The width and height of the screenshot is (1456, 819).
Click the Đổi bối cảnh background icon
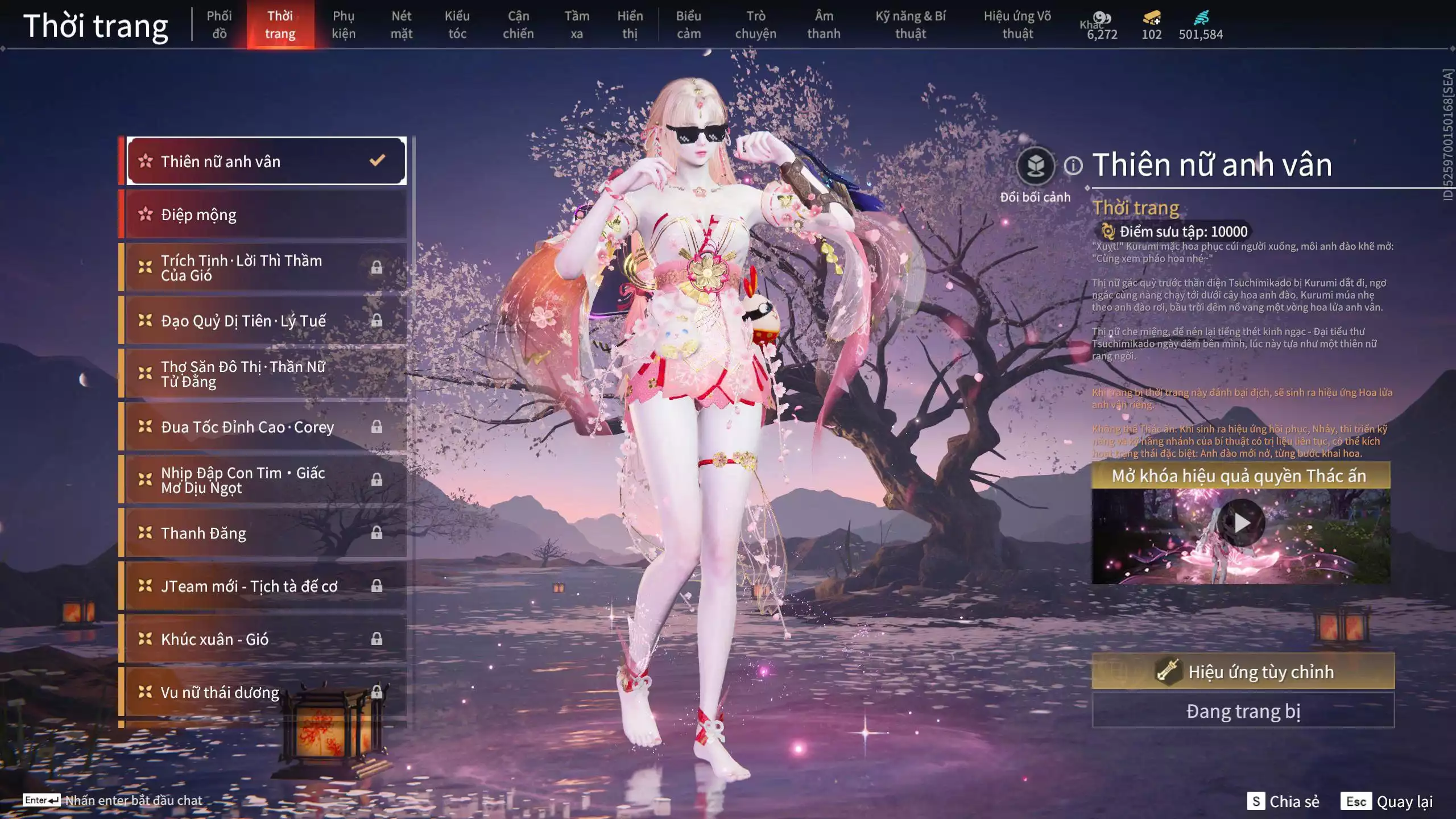point(1035,166)
